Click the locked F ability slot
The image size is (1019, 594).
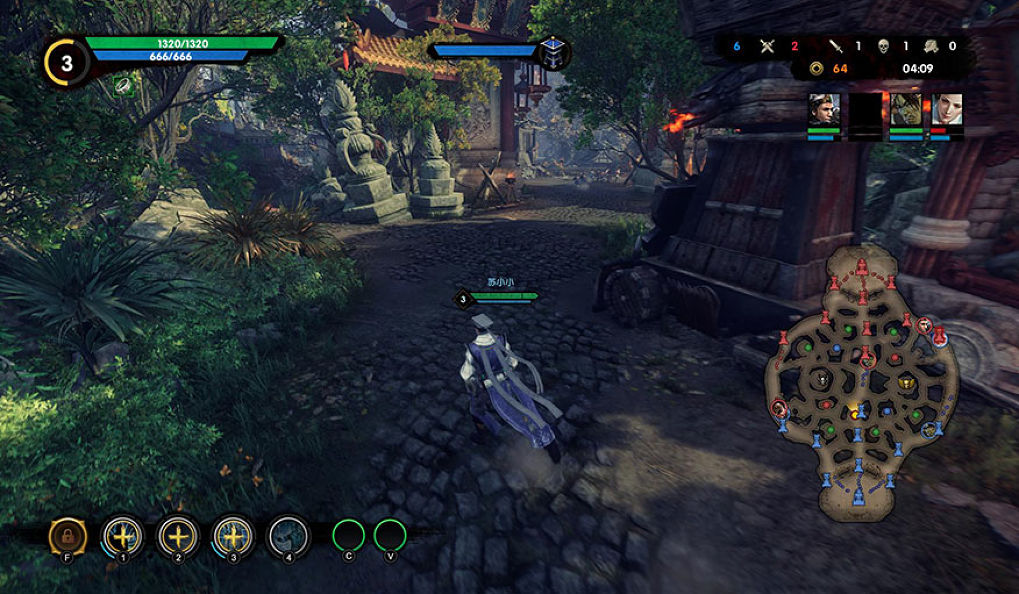tap(67, 537)
